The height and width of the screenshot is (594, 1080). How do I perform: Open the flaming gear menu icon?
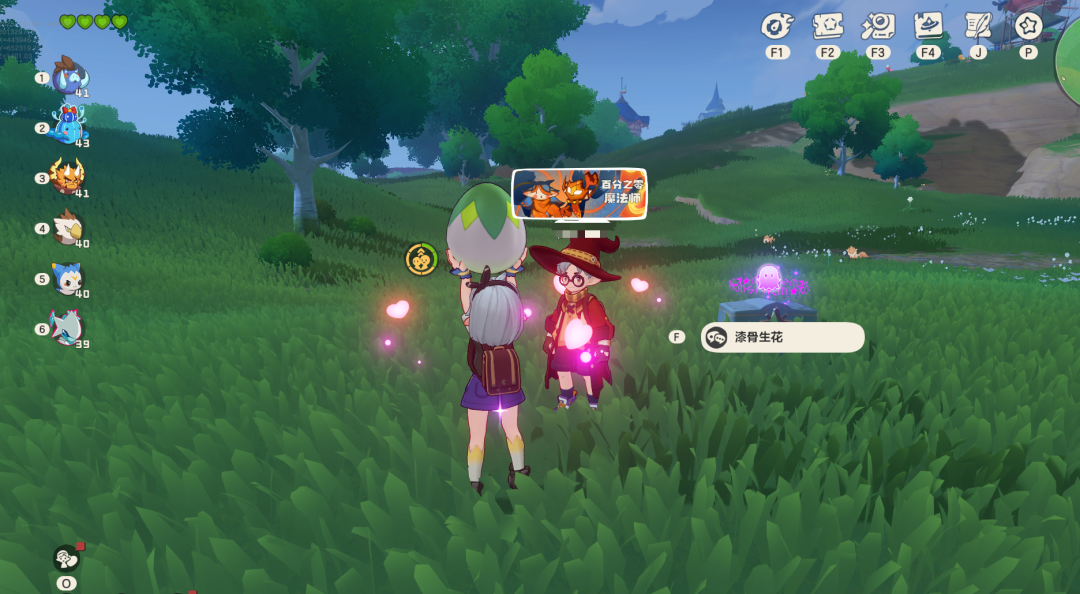[x=777, y=26]
